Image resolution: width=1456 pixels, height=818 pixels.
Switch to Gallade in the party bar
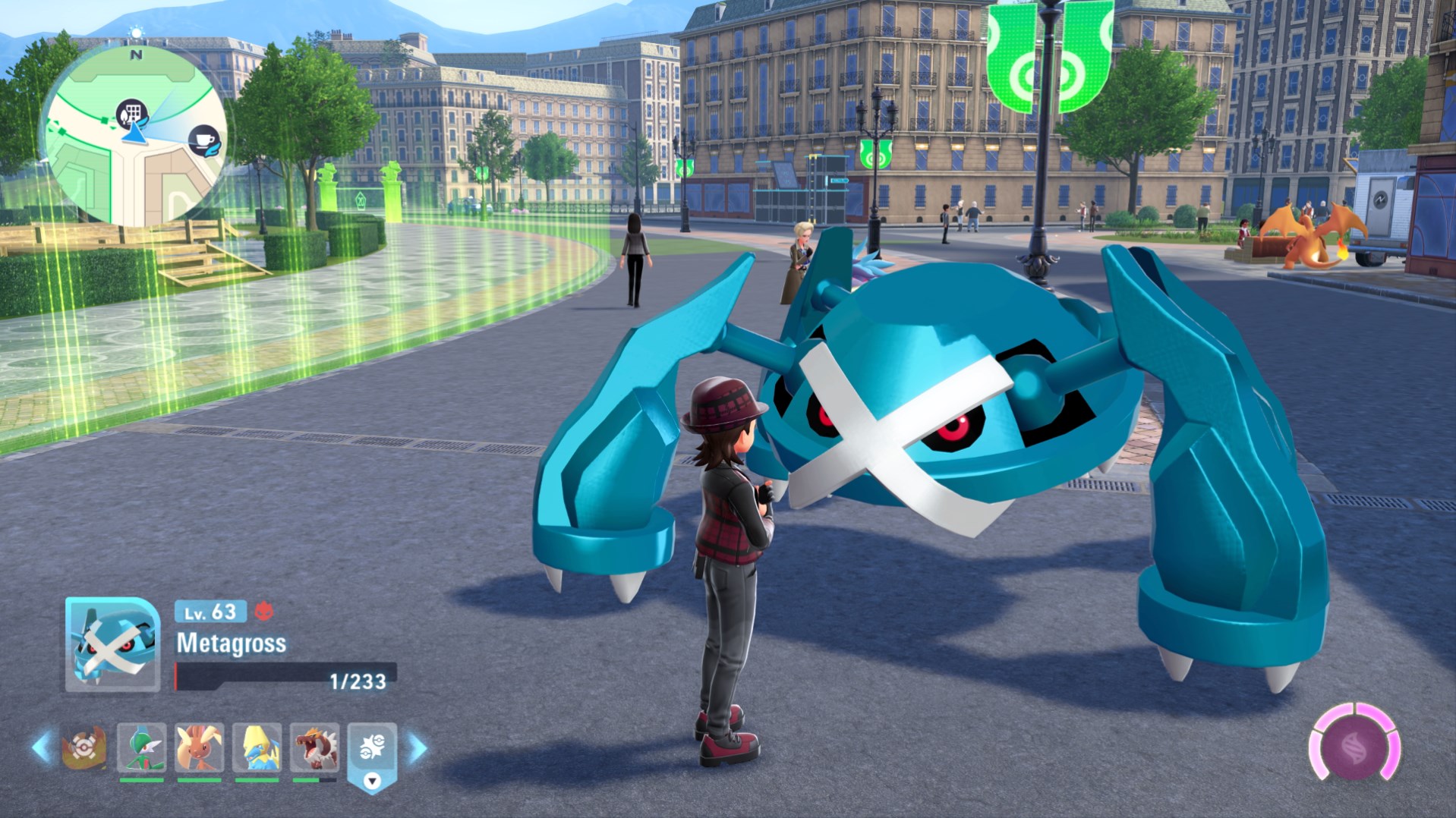(x=142, y=748)
